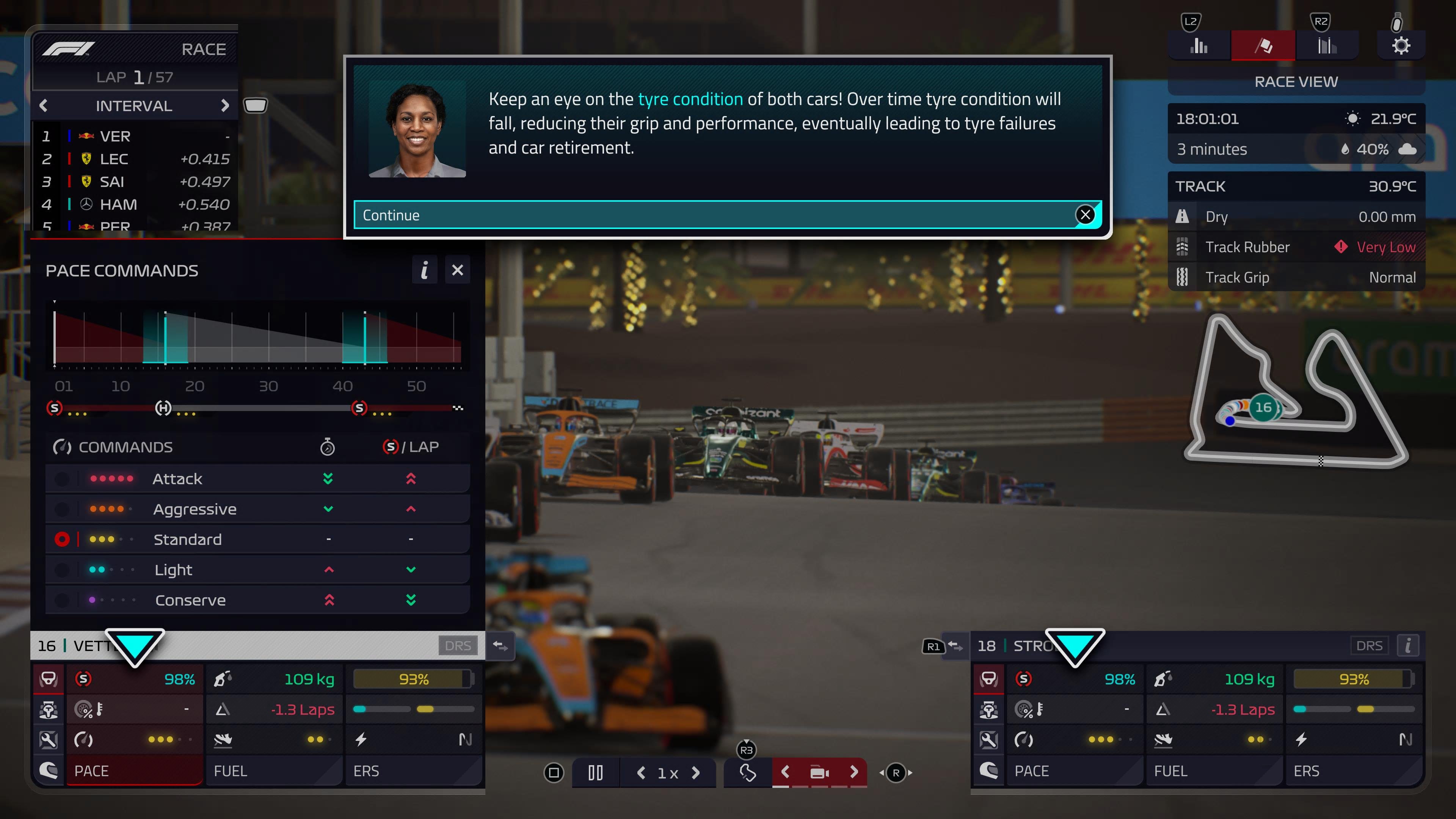Open the race settings gear icon
This screenshot has height=819, width=1456.
coord(1402,45)
